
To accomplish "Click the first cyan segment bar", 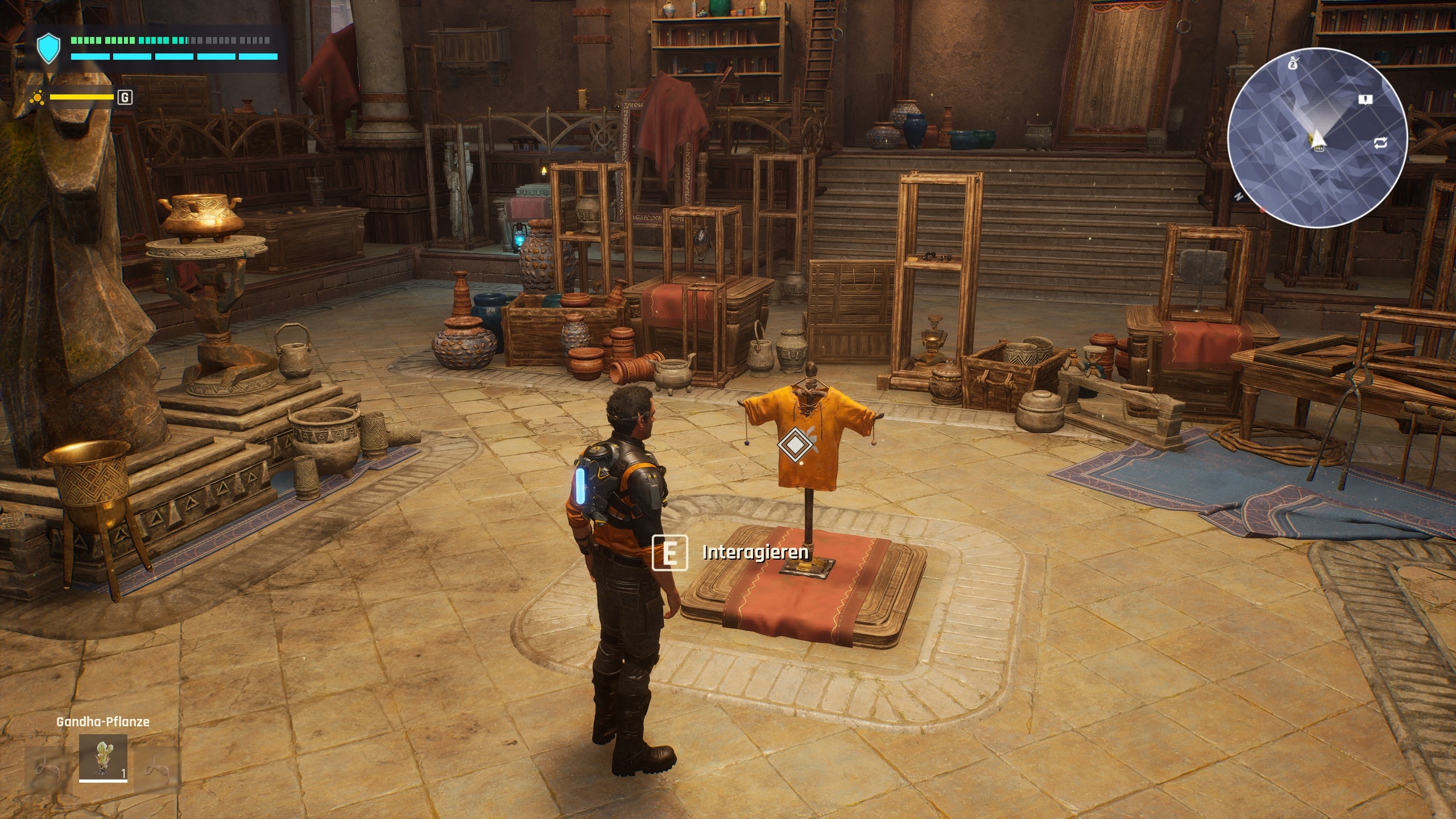I will 90,57.
